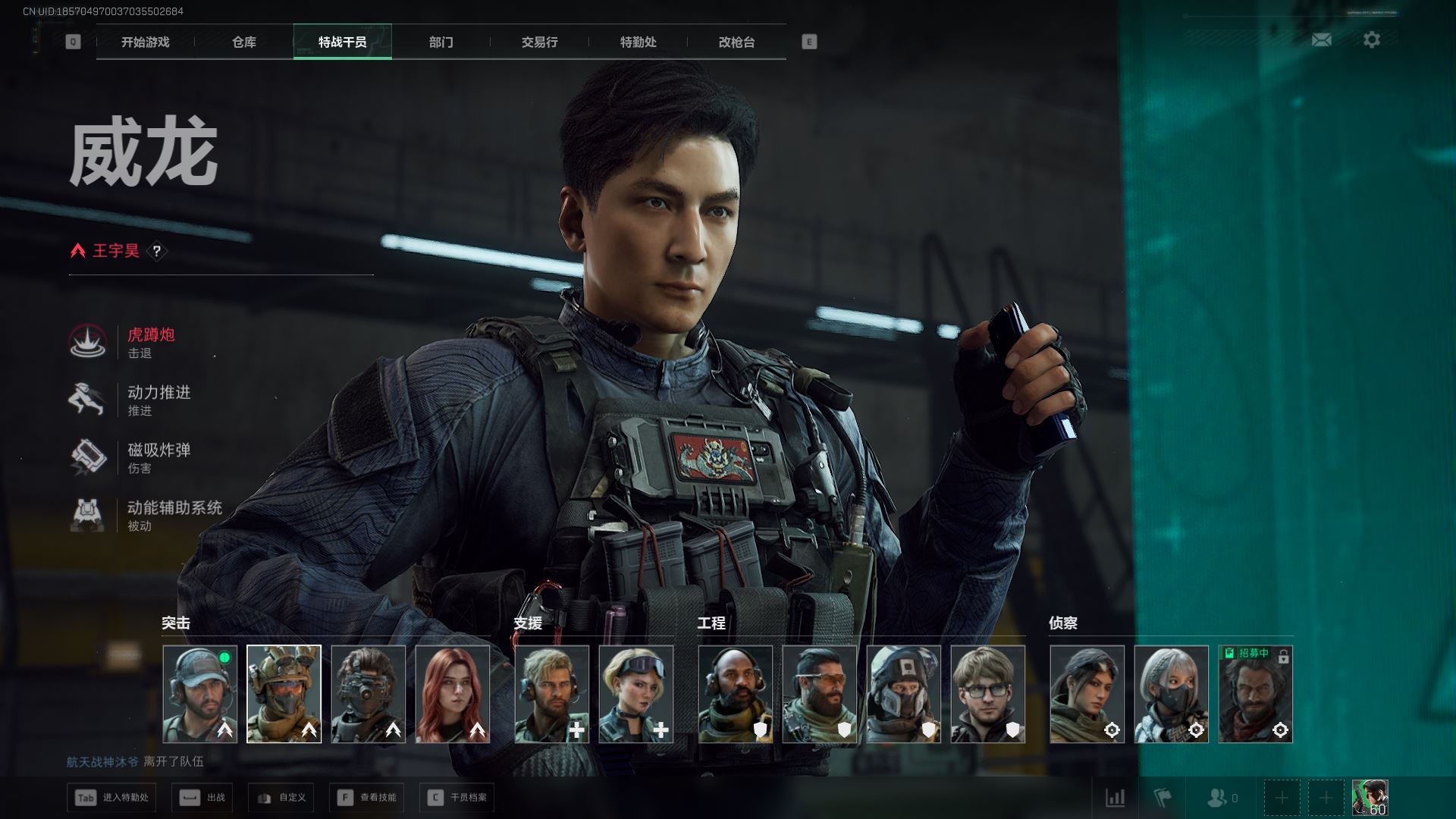1456x819 pixels.
Task: View the 动能辅助系统 passive skill
Action: point(173,515)
